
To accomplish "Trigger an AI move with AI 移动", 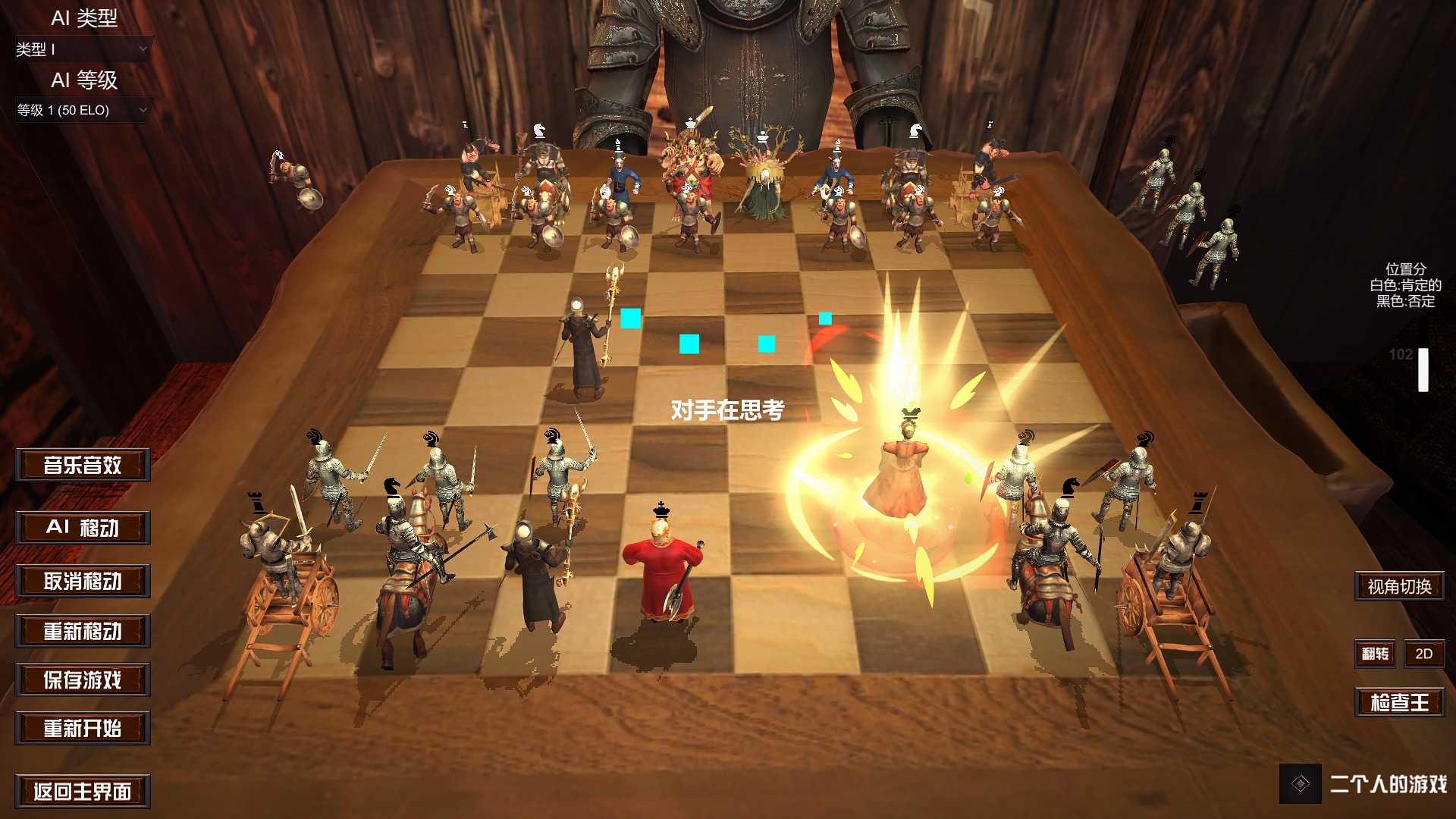I will pos(82,528).
